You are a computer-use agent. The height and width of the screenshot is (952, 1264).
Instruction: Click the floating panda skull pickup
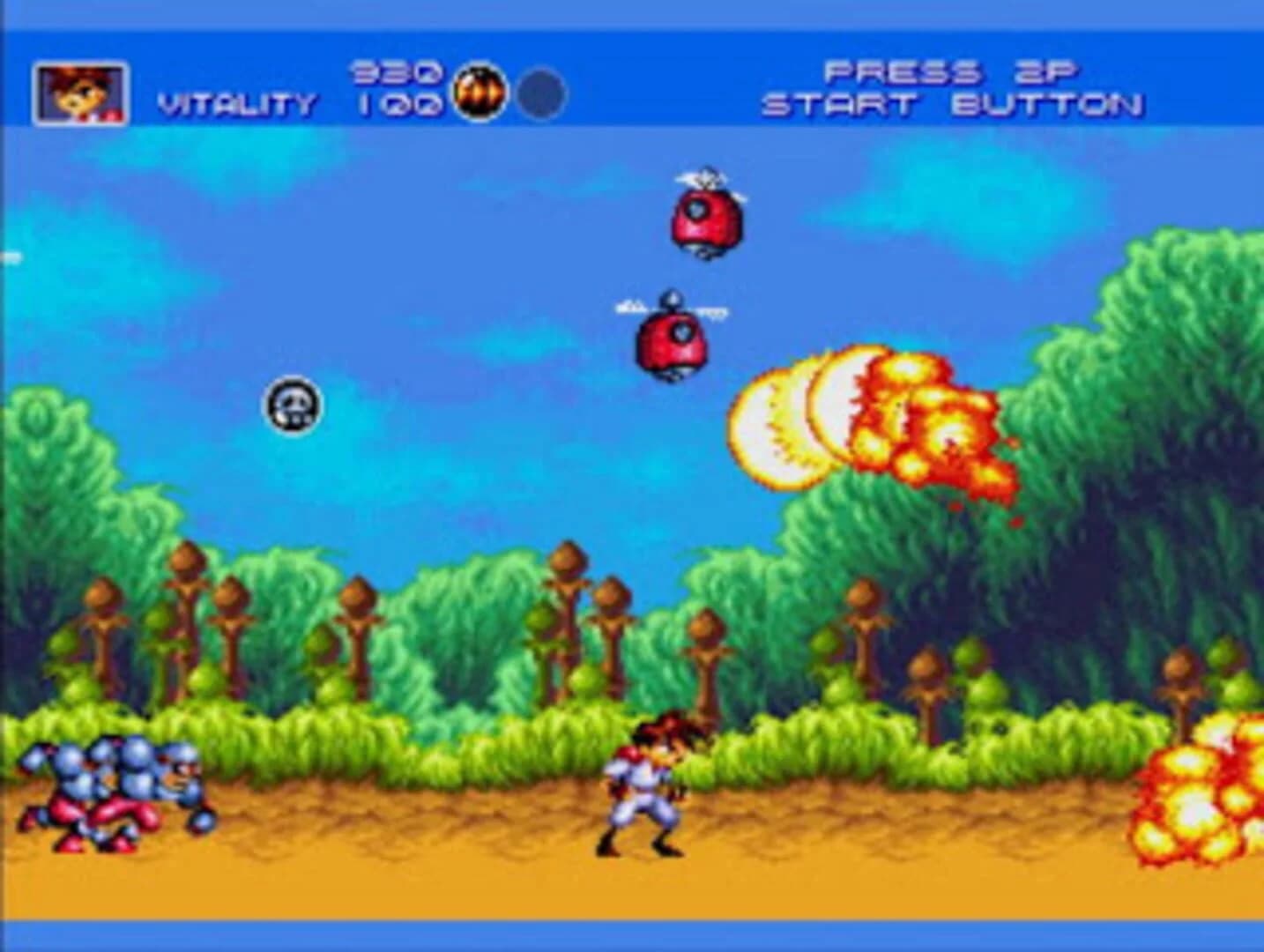[294, 403]
